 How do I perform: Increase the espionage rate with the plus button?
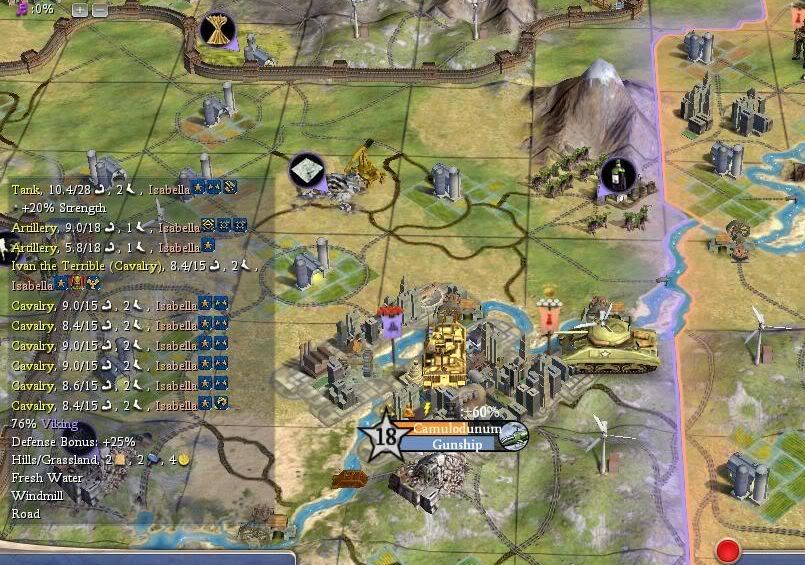click(x=80, y=10)
